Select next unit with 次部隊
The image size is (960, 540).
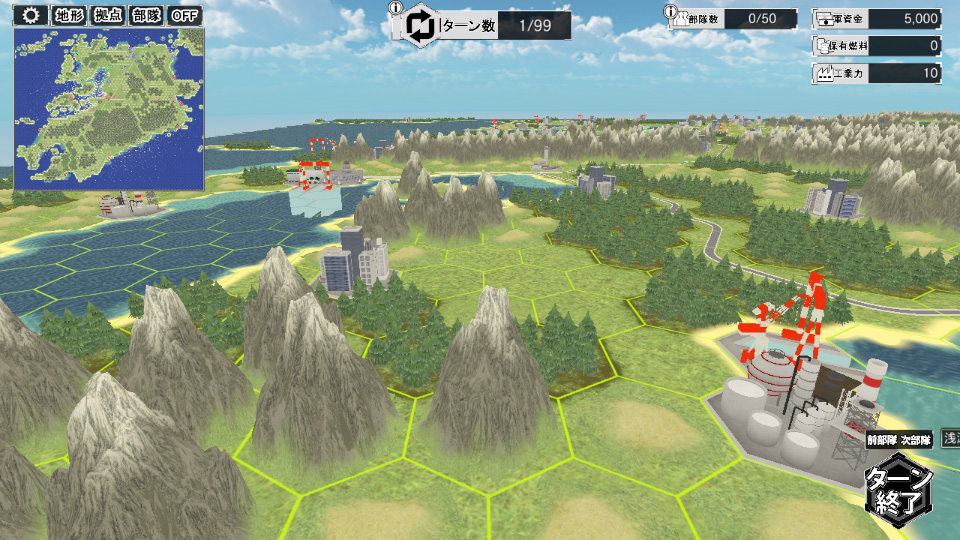915,440
